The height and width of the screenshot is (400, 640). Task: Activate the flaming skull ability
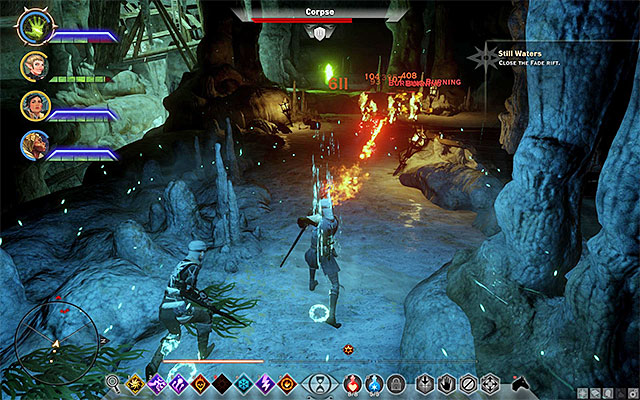(200, 382)
